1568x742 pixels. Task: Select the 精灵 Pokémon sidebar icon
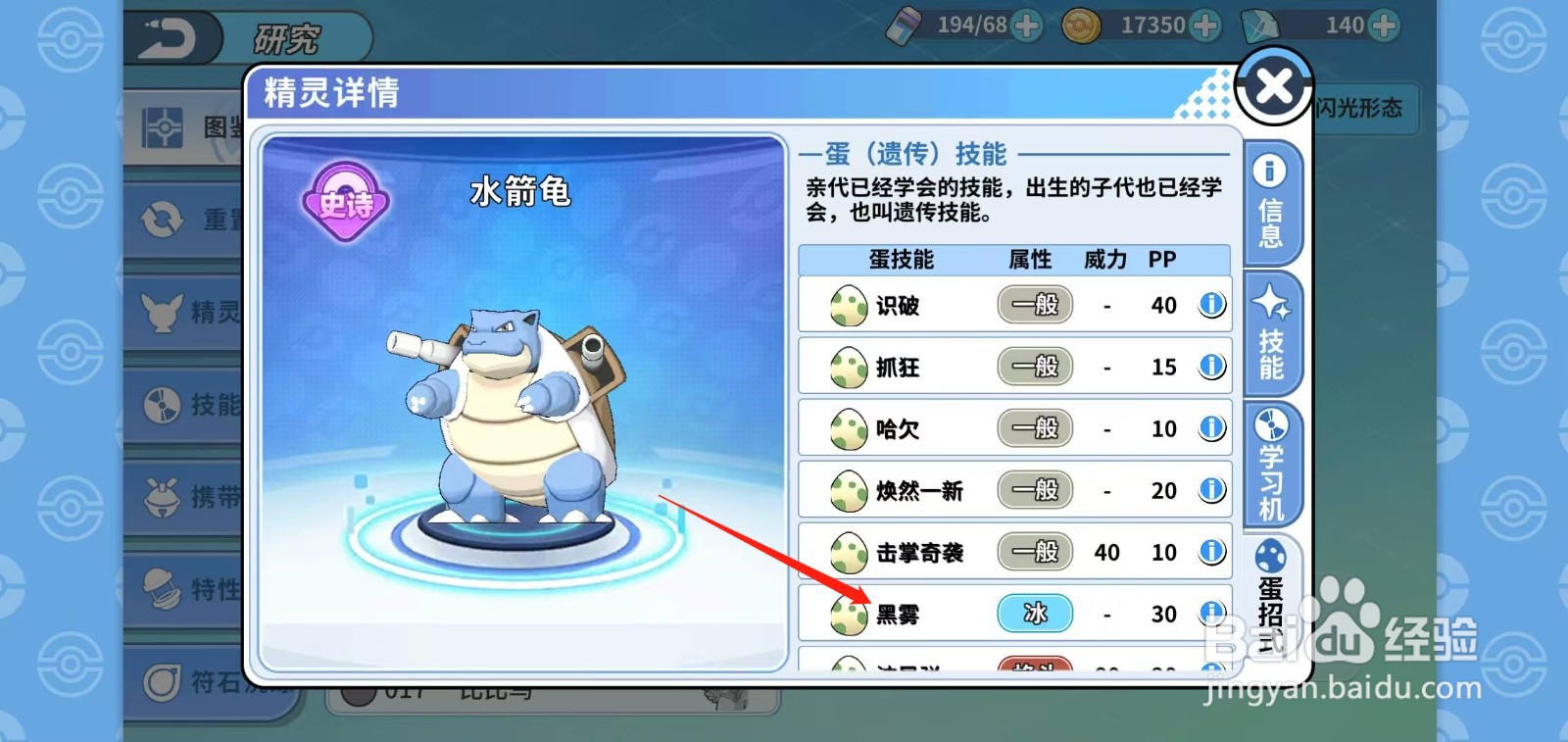[x=162, y=314]
